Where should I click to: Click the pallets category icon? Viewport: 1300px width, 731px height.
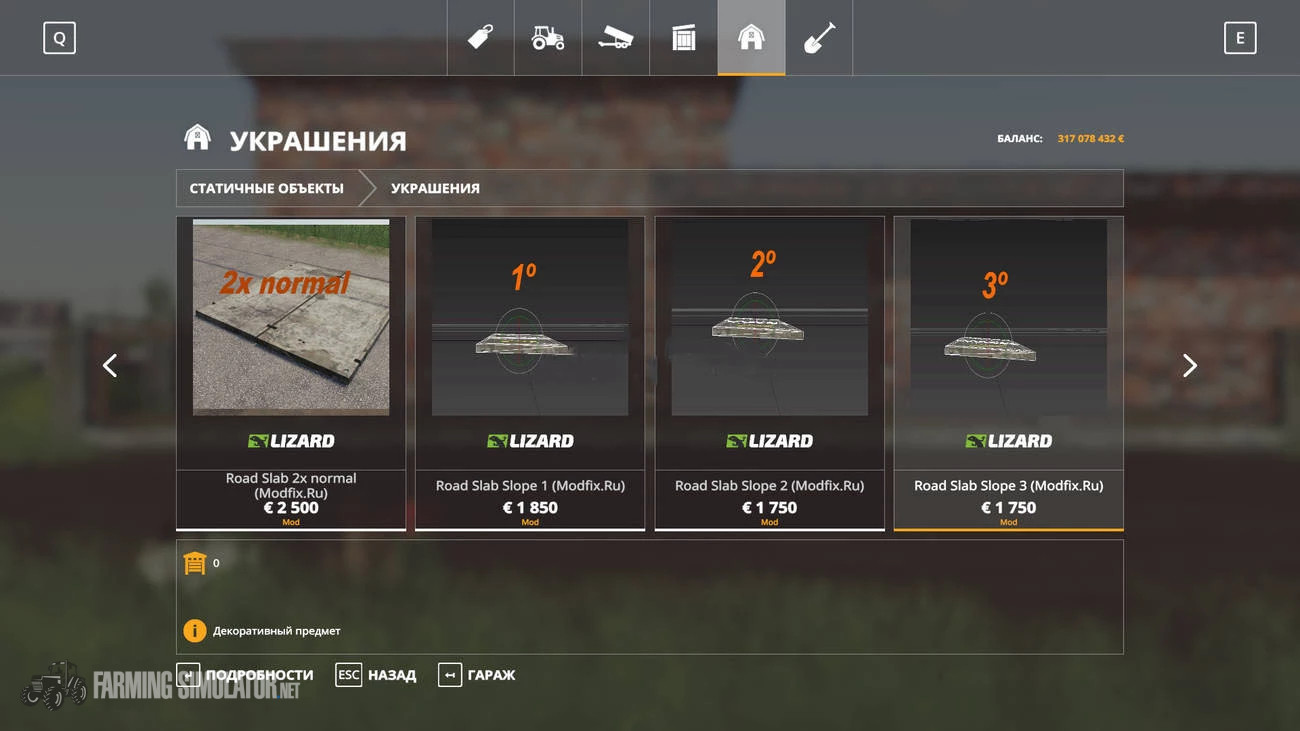[683, 37]
